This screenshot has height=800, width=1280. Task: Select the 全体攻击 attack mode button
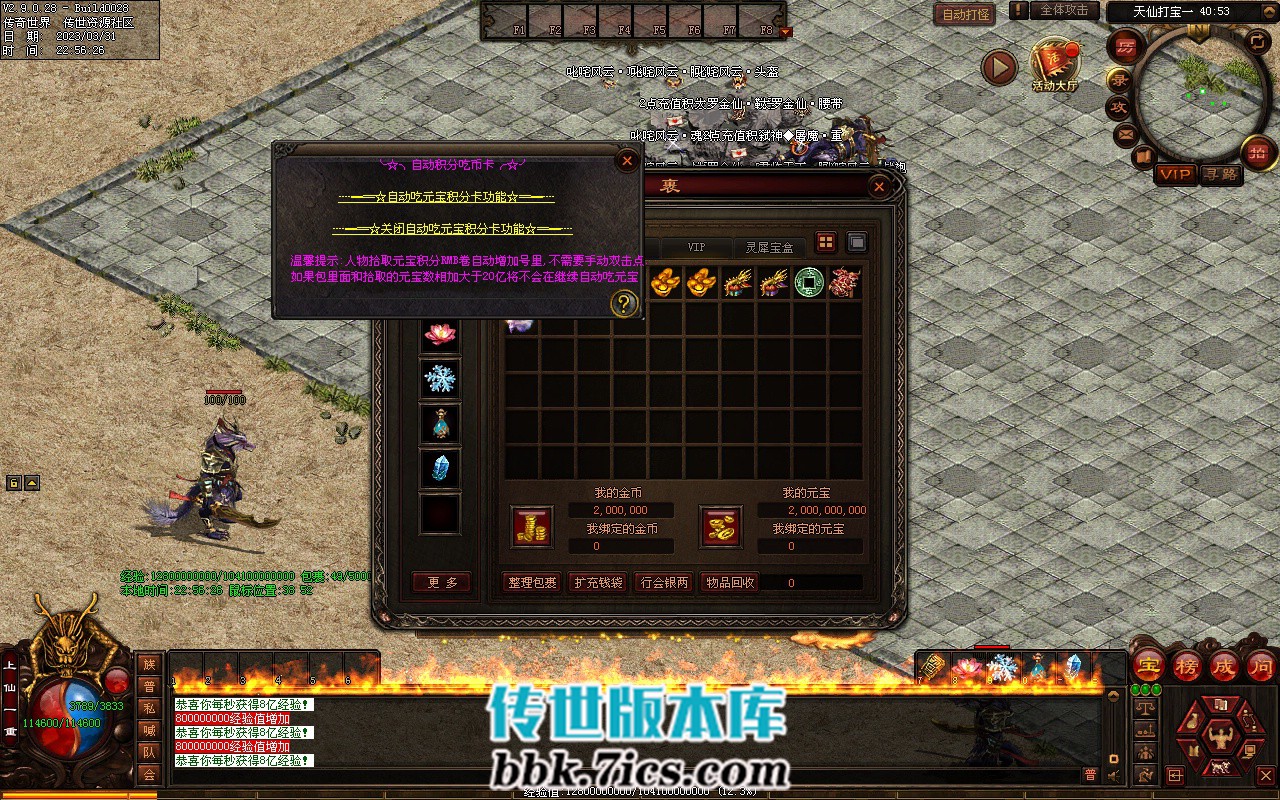tap(1064, 10)
